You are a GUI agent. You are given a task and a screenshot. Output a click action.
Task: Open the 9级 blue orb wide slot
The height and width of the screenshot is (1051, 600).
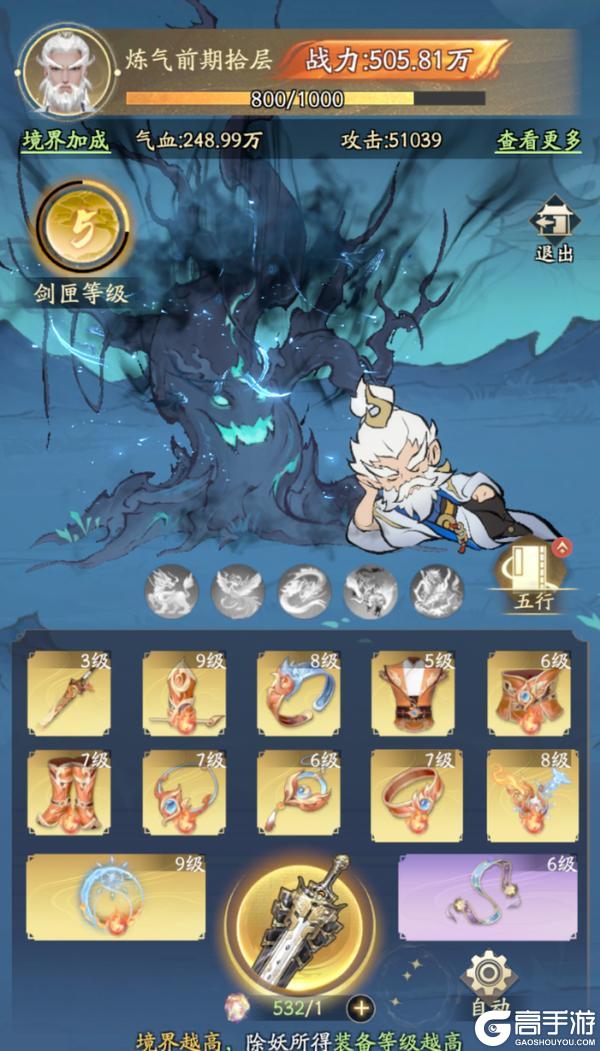tap(115, 896)
